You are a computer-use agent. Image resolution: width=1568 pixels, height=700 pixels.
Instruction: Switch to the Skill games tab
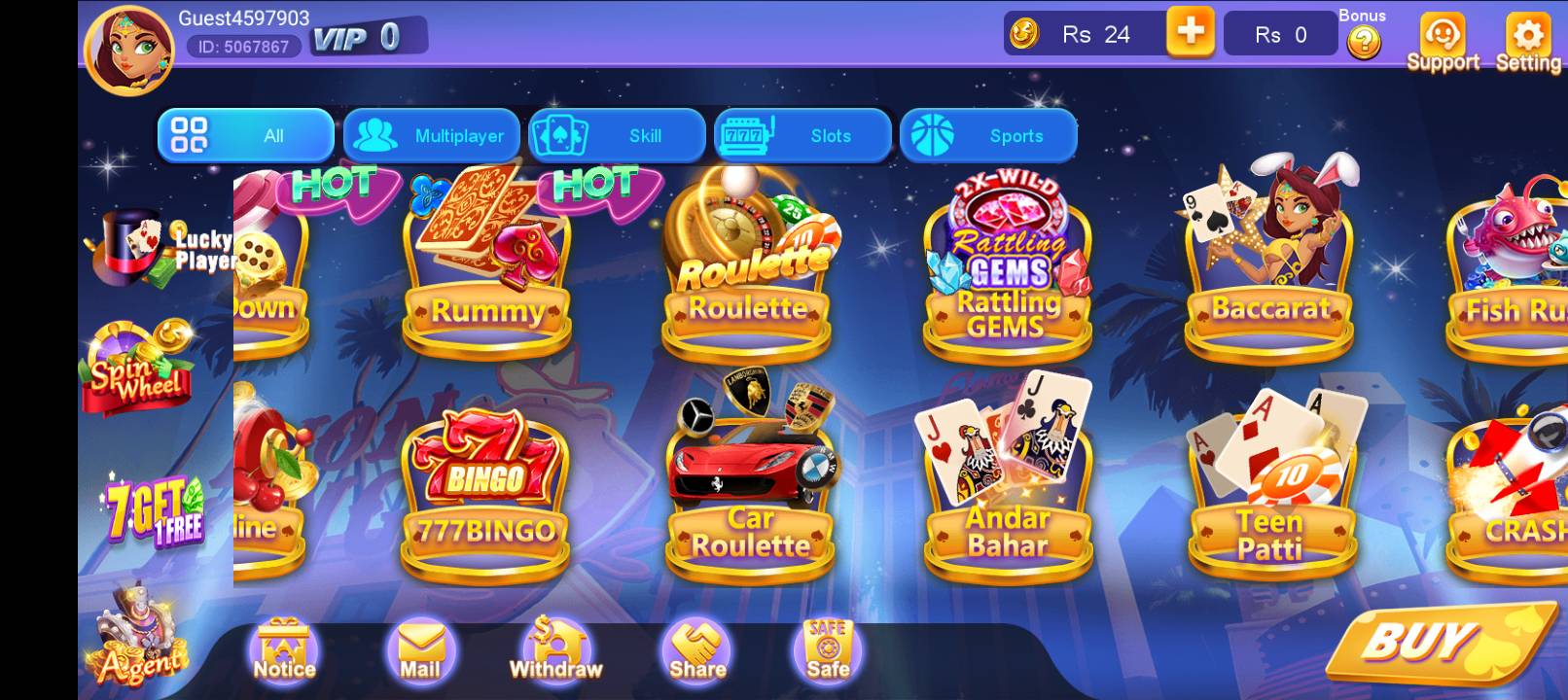pyautogui.click(x=618, y=135)
